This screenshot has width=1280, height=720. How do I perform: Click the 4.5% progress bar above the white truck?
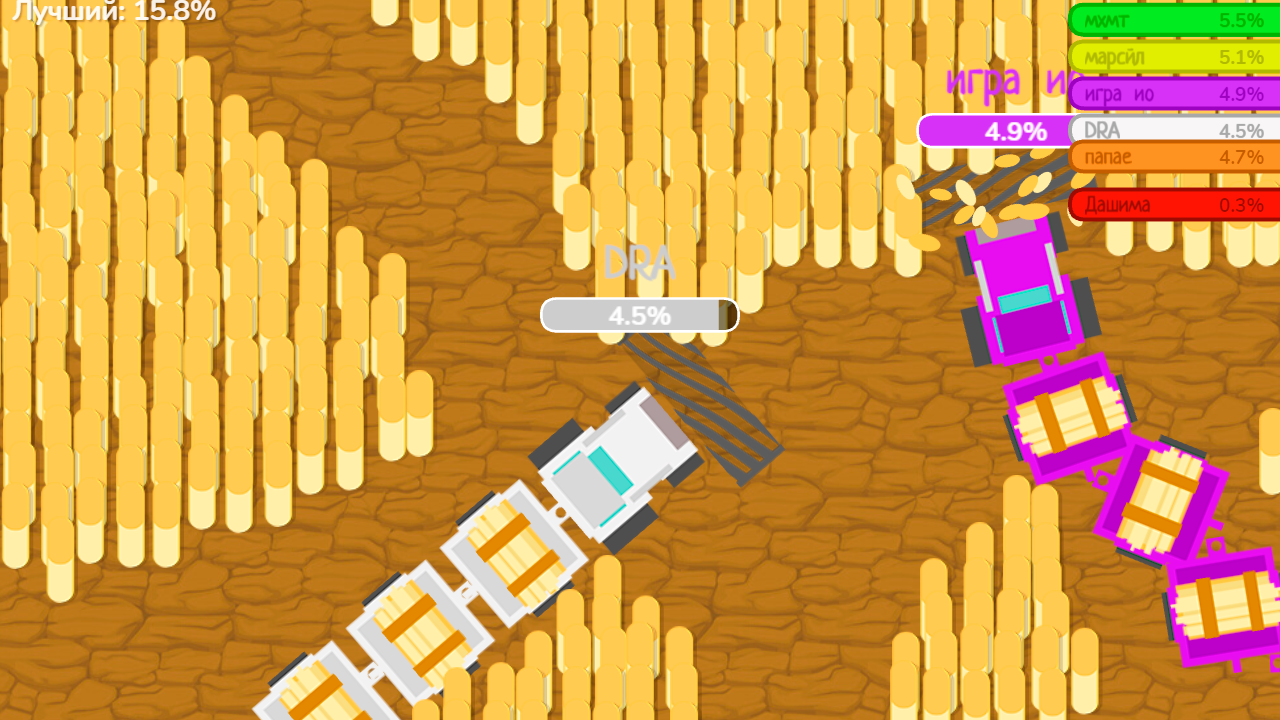point(640,315)
